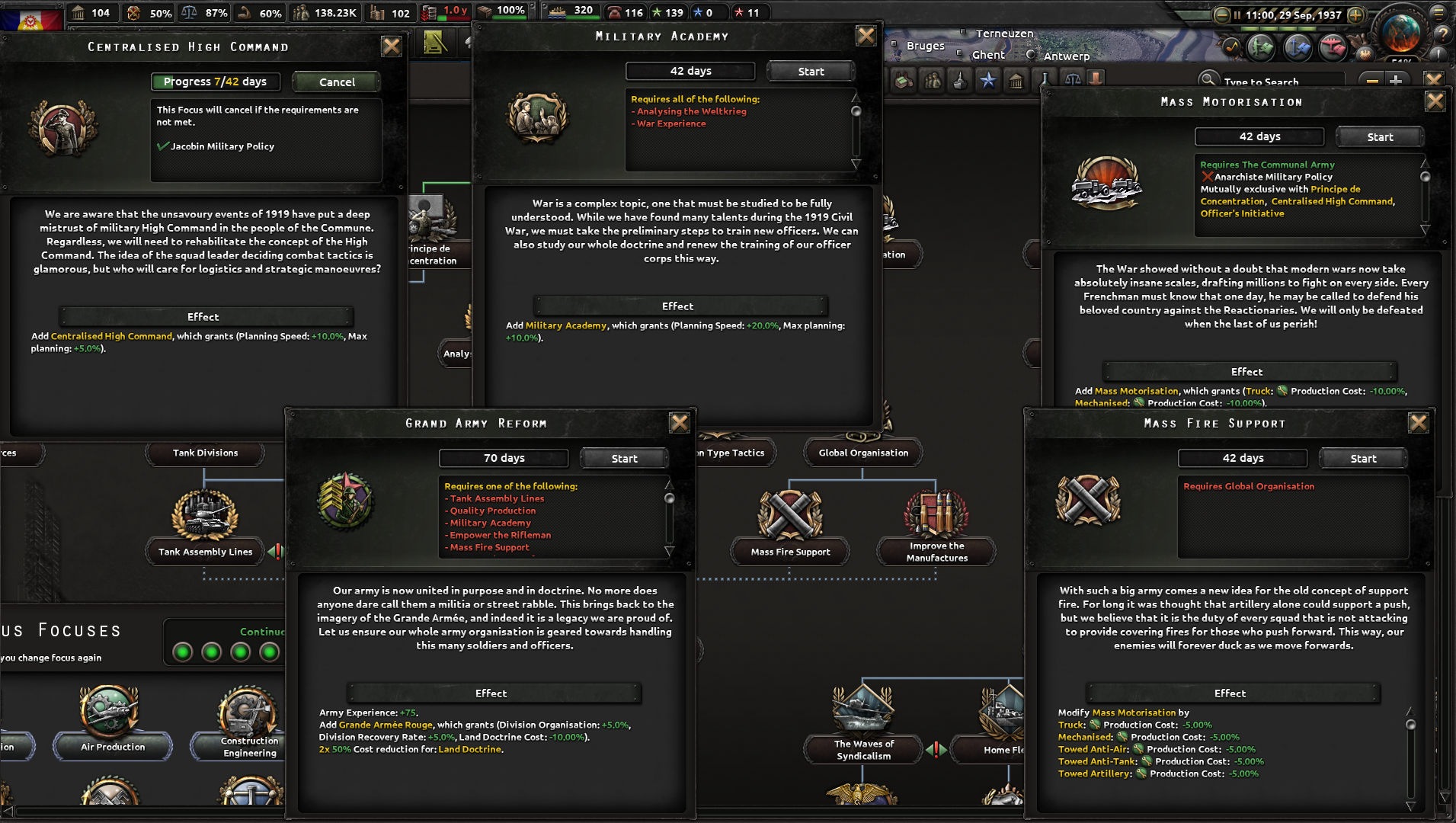Image resolution: width=1456 pixels, height=823 pixels.
Task: Switch to the trade scales tab
Action: pyautogui.click(x=1072, y=79)
